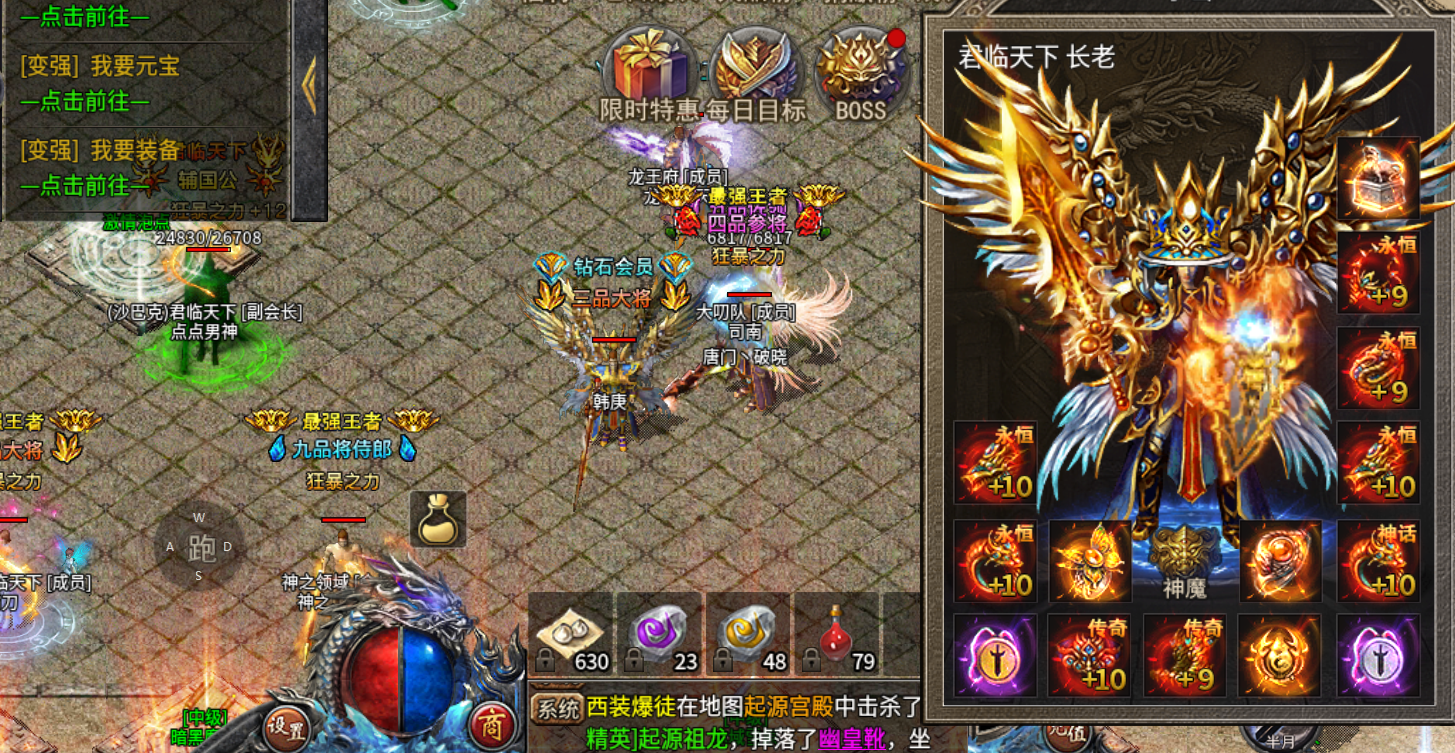The image size is (1455, 753).
Task: Select the flaming butterfly equipment slot
Action: pyautogui.click(x=1089, y=561)
